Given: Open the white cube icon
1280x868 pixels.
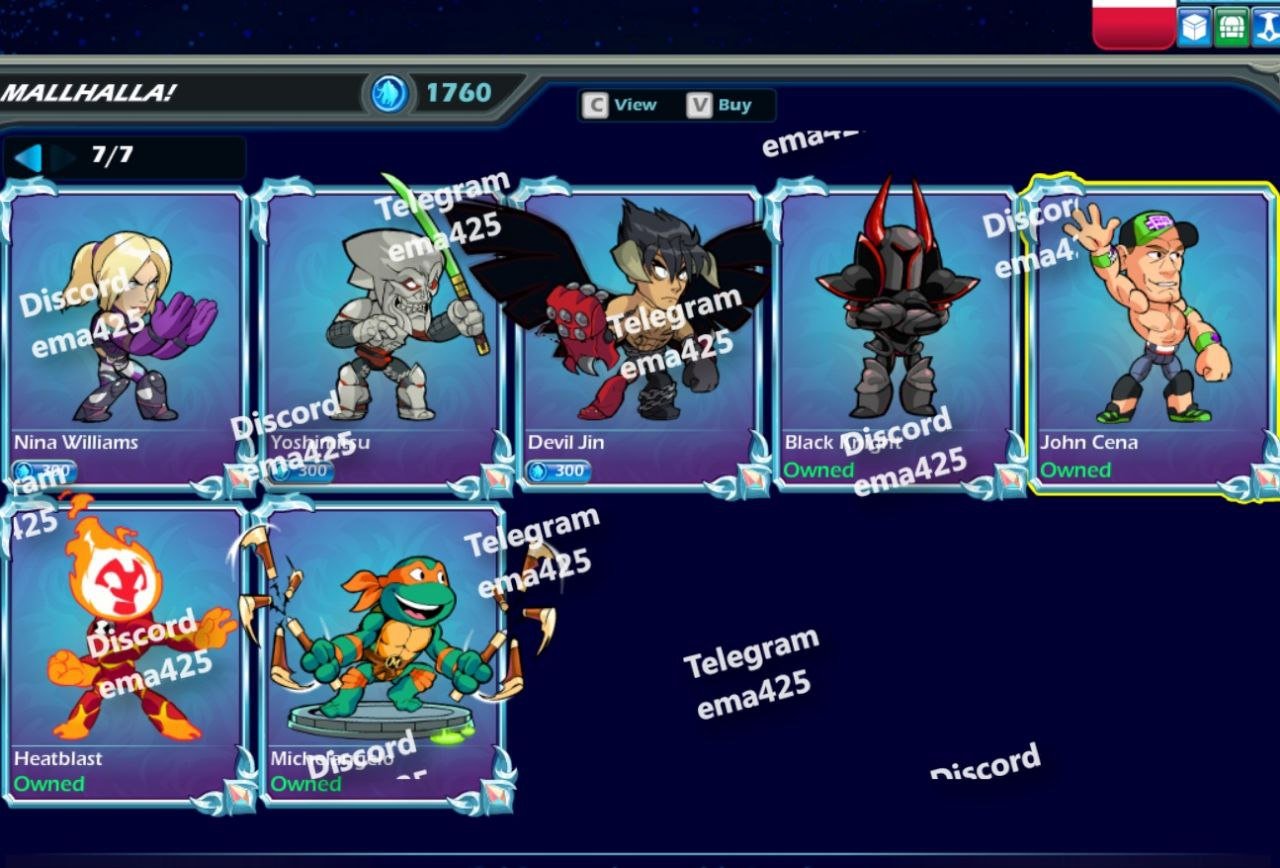Looking at the screenshot, I should coord(1194,28).
